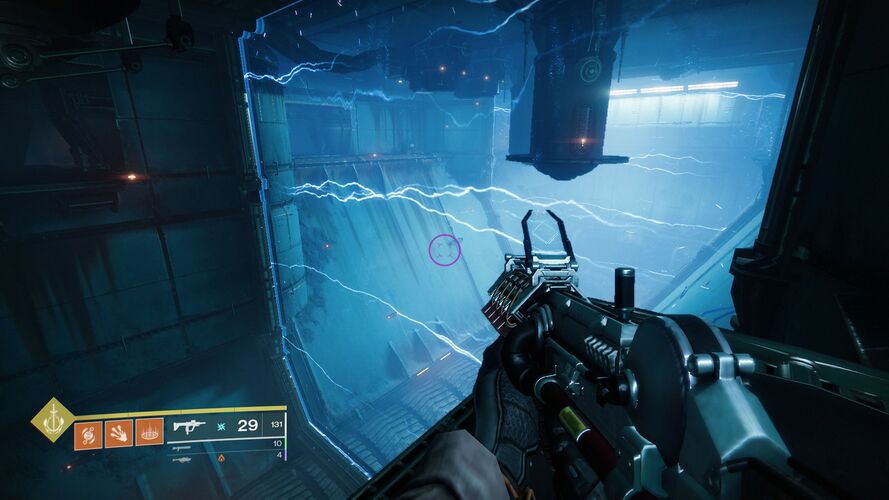Use the melee hand ability icon

coord(118,434)
